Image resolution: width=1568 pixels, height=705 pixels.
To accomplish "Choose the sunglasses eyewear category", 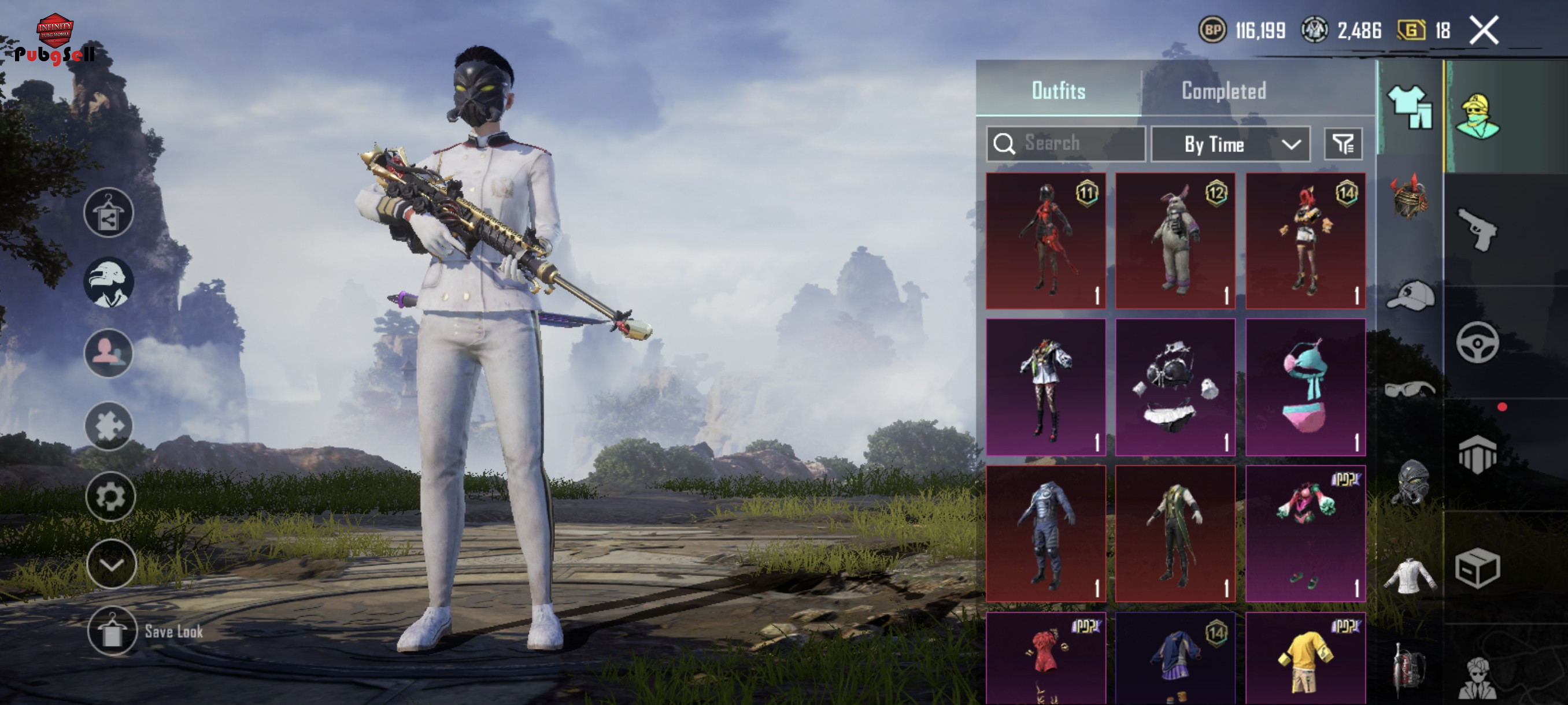I will [1410, 389].
